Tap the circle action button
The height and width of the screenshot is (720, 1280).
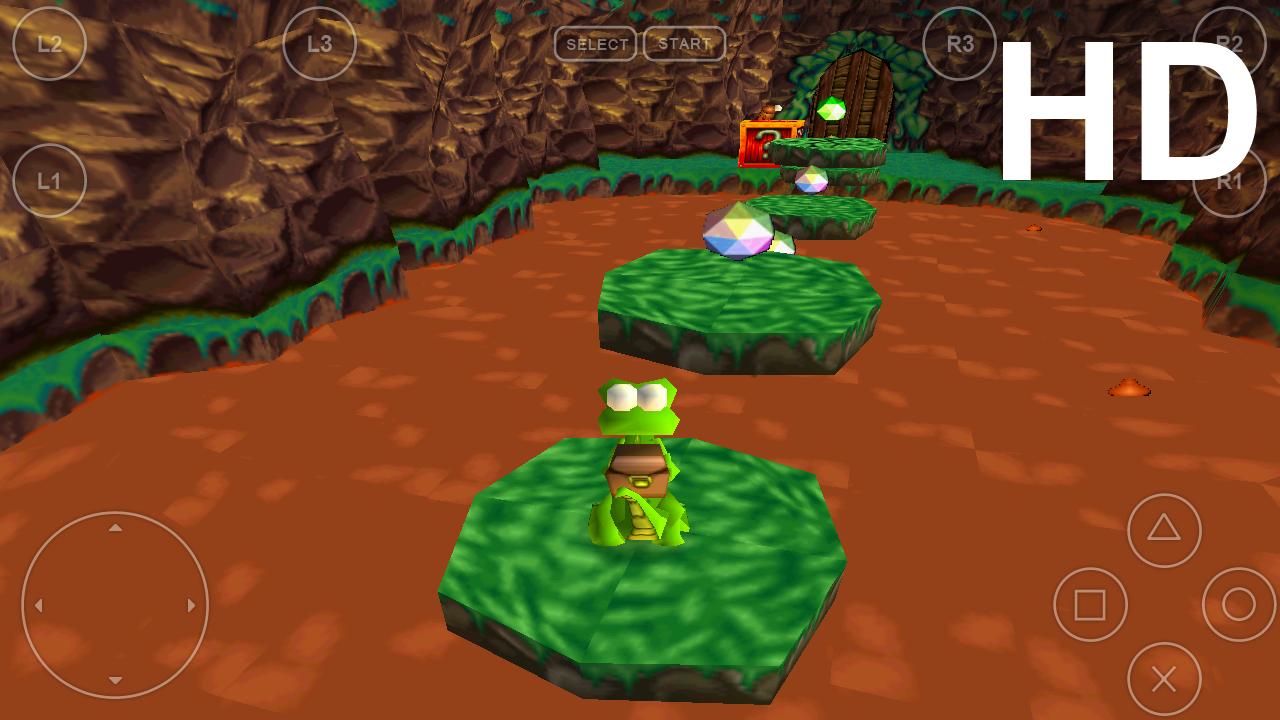pos(1238,605)
